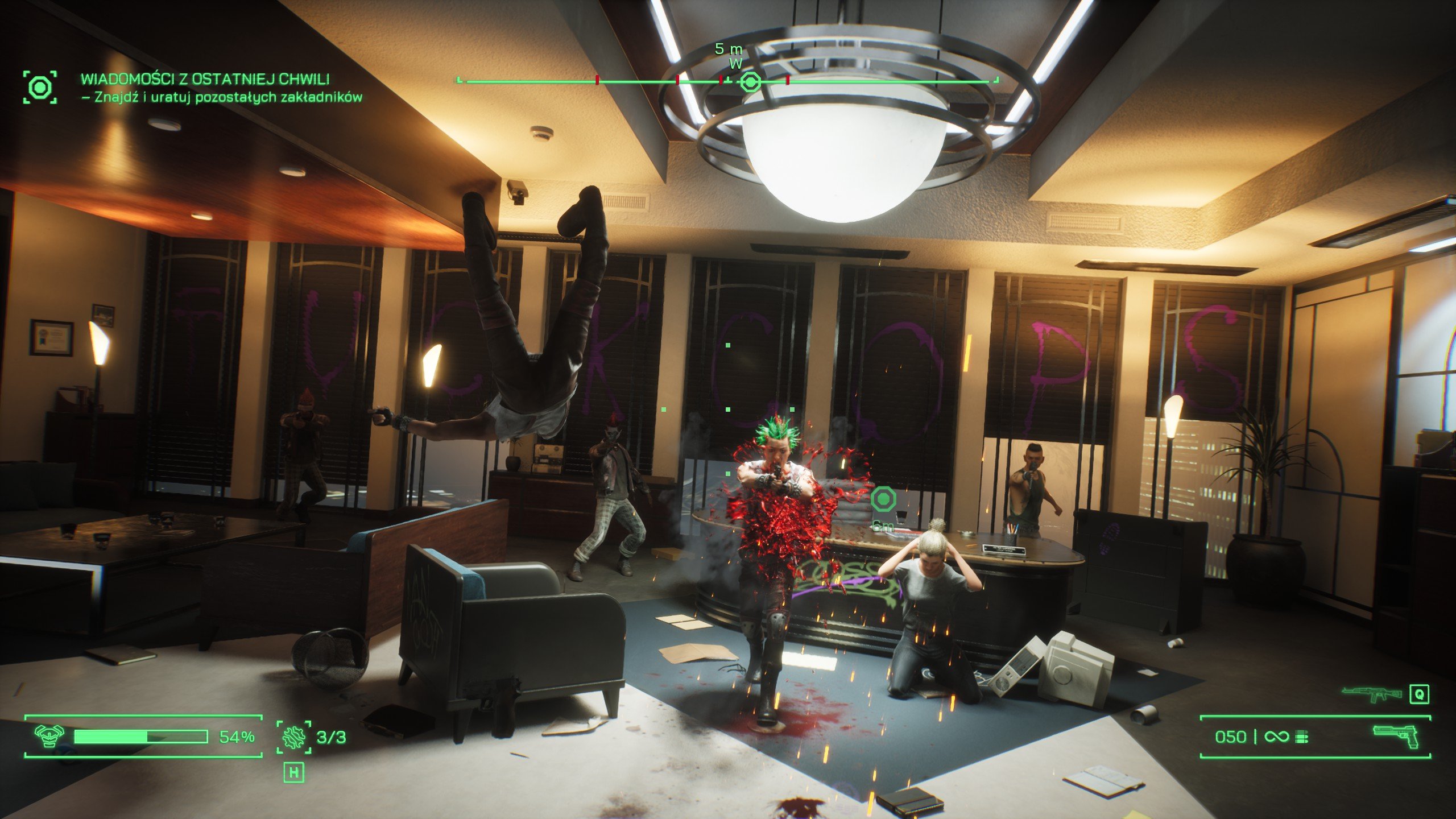Click the objective marker on the compass bar

click(750, 83)
